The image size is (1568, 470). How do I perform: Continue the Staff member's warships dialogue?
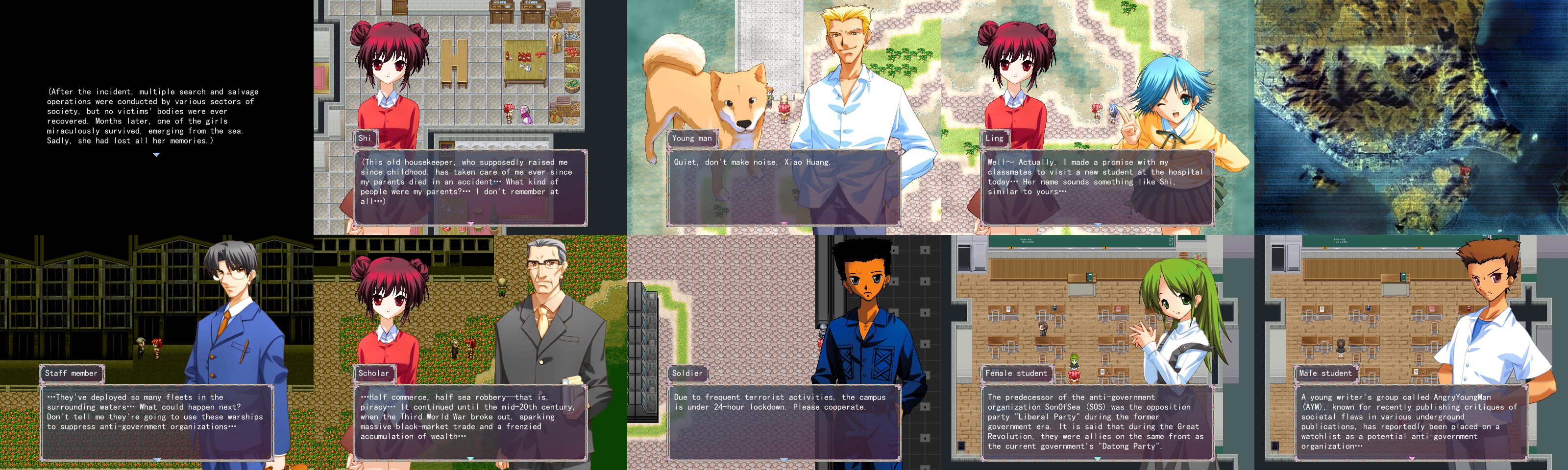[x=156, y=460]
